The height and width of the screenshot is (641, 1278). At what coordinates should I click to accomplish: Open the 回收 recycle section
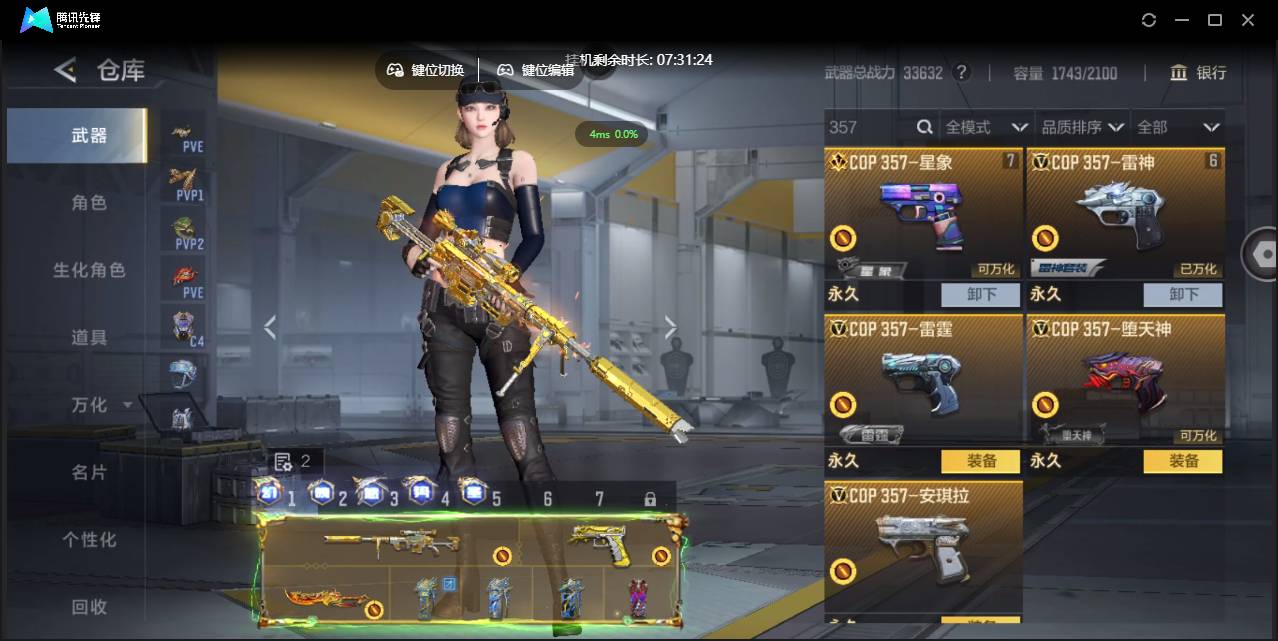[89, 606]
